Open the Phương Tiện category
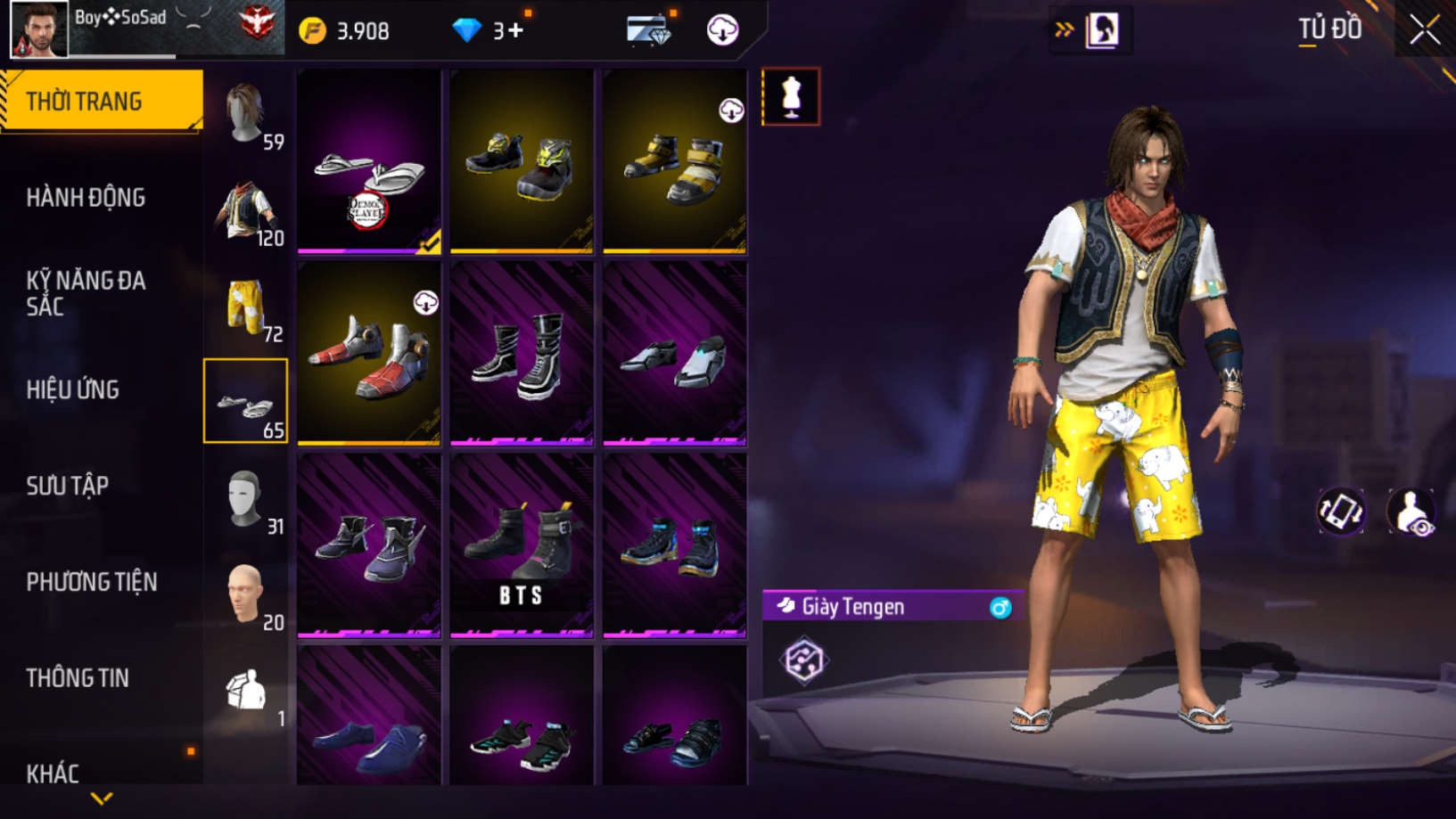Image resolution: width=1456 pixels, height=819 pixels. pyautogui.click(x=91, y=582)
